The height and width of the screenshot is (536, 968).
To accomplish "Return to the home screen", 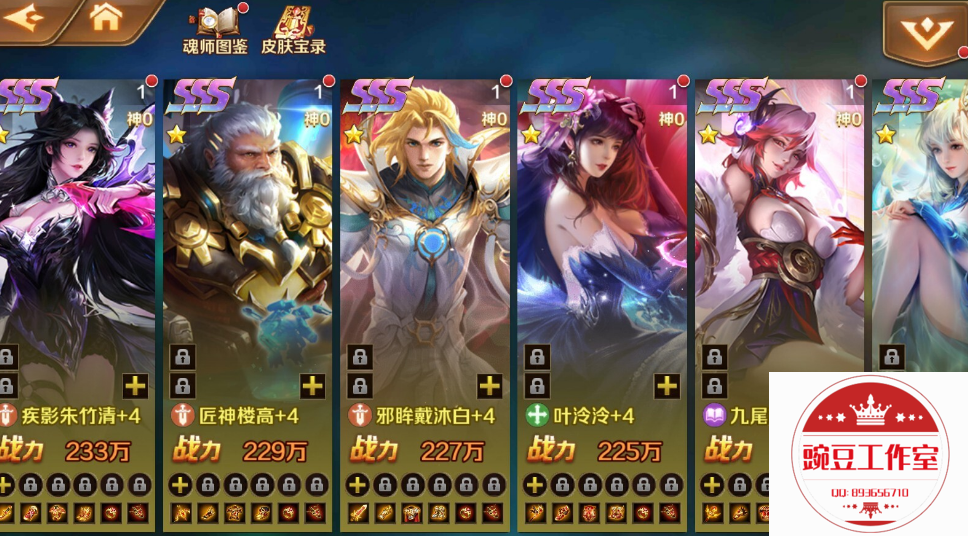I will (x=106, y=17).
